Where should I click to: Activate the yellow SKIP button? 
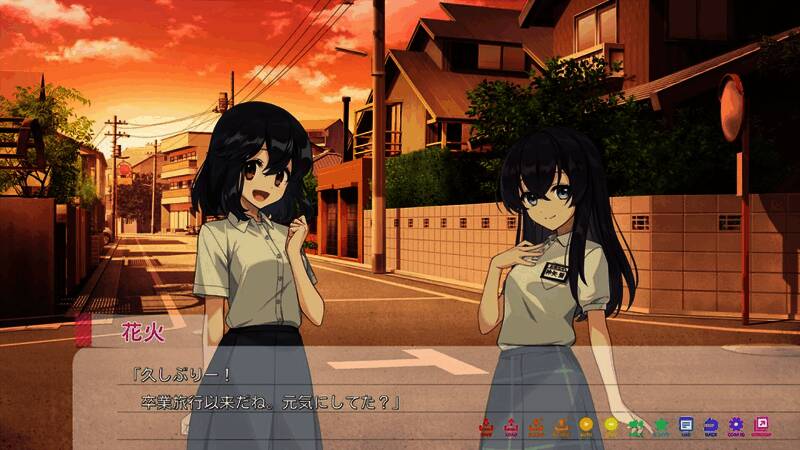(611, 426)
